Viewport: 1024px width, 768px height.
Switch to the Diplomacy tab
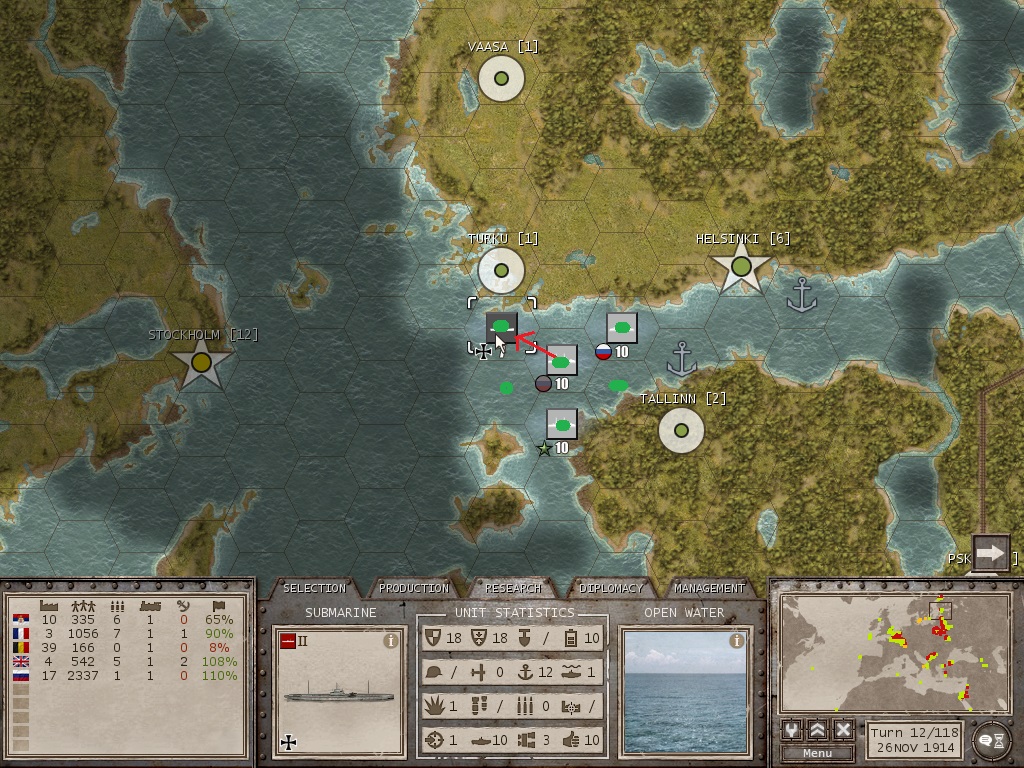tap(610, 588)
